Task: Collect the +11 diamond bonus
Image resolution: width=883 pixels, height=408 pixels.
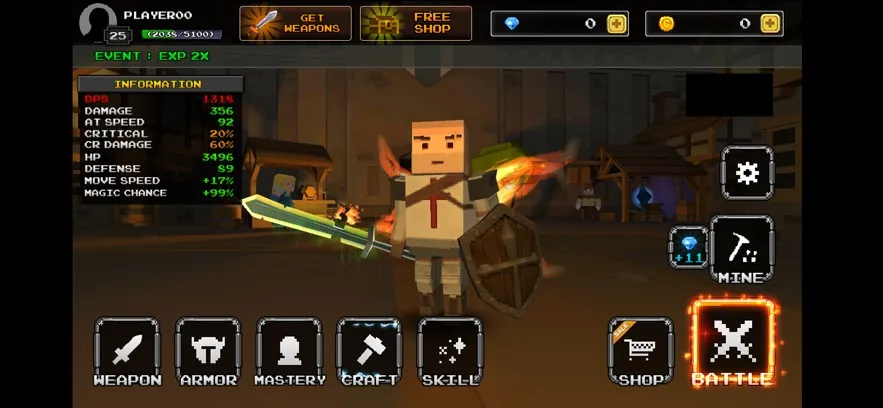Action: (689, 247)
